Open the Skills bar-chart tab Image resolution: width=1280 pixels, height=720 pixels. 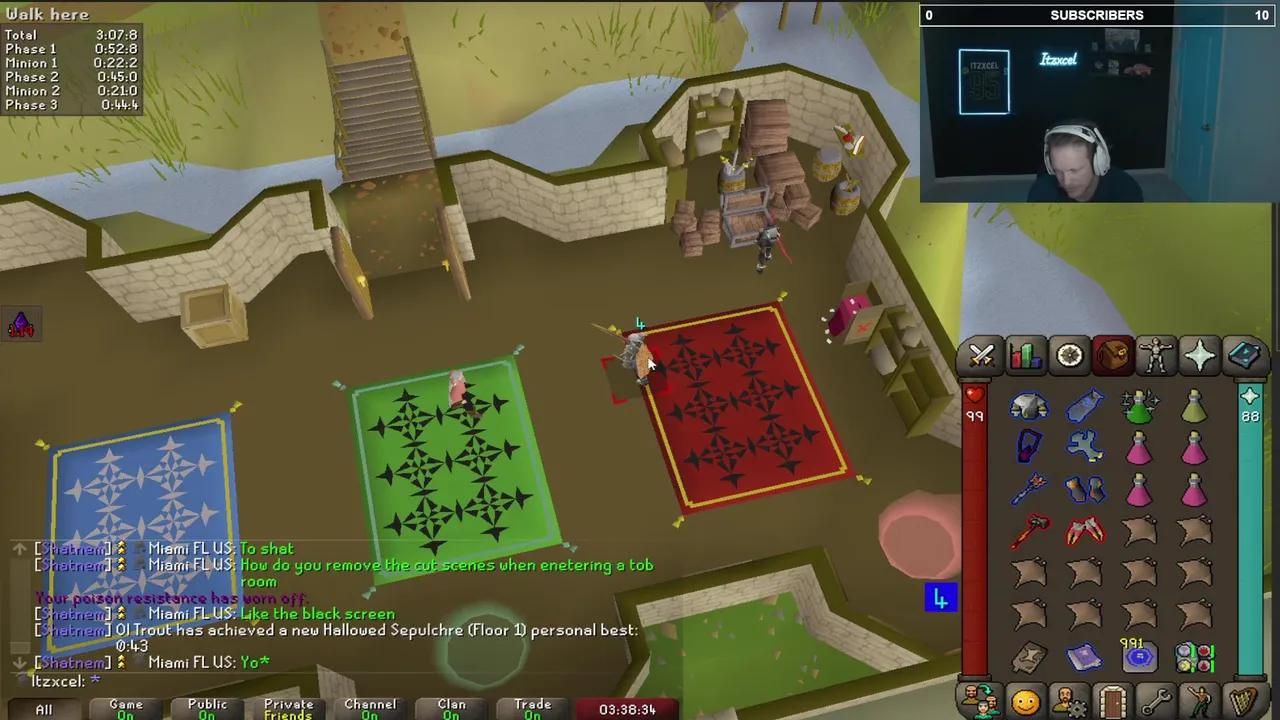pos(1025,355)
